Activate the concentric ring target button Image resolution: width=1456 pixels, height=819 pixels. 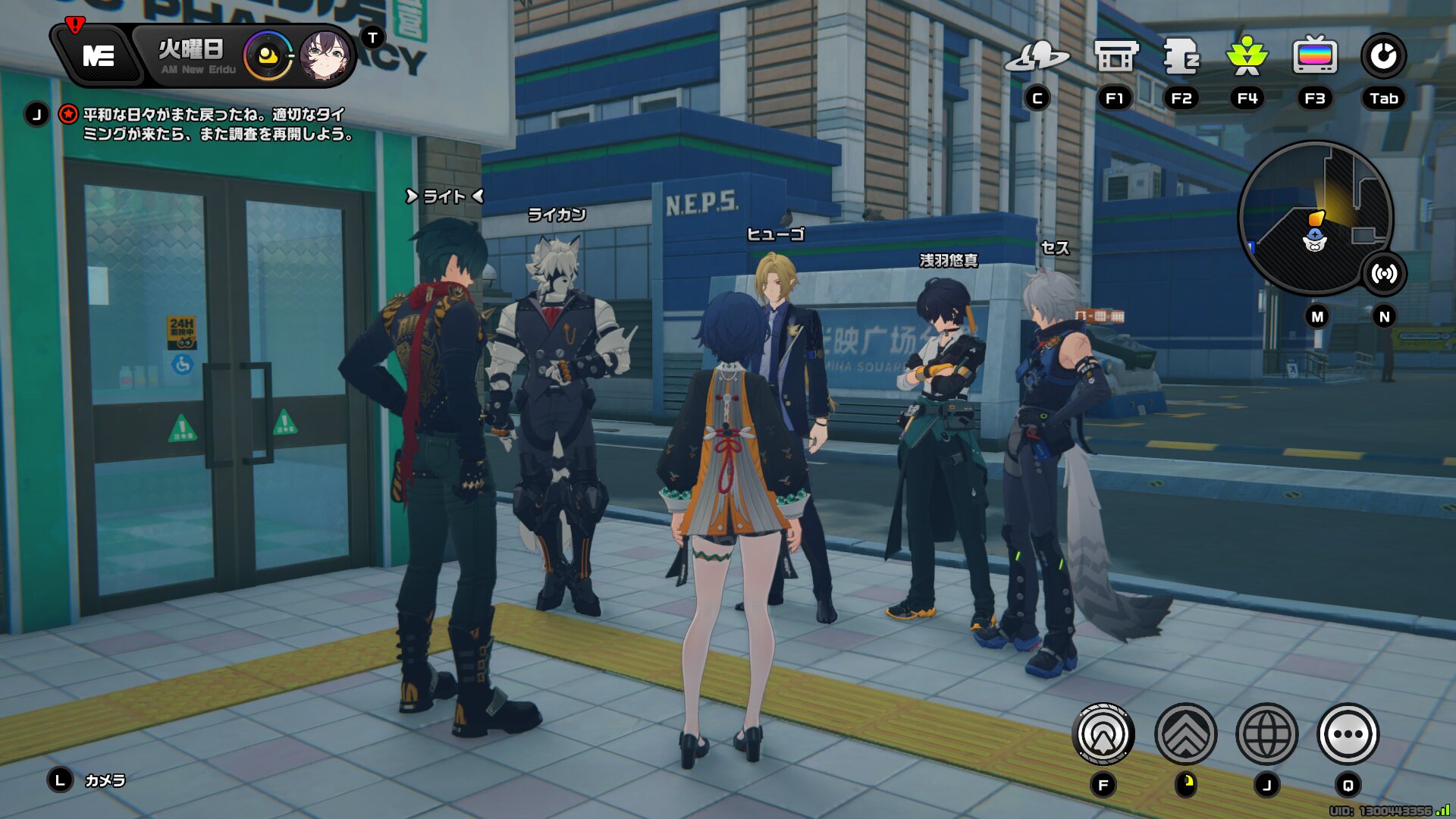tap(1103, 734)
